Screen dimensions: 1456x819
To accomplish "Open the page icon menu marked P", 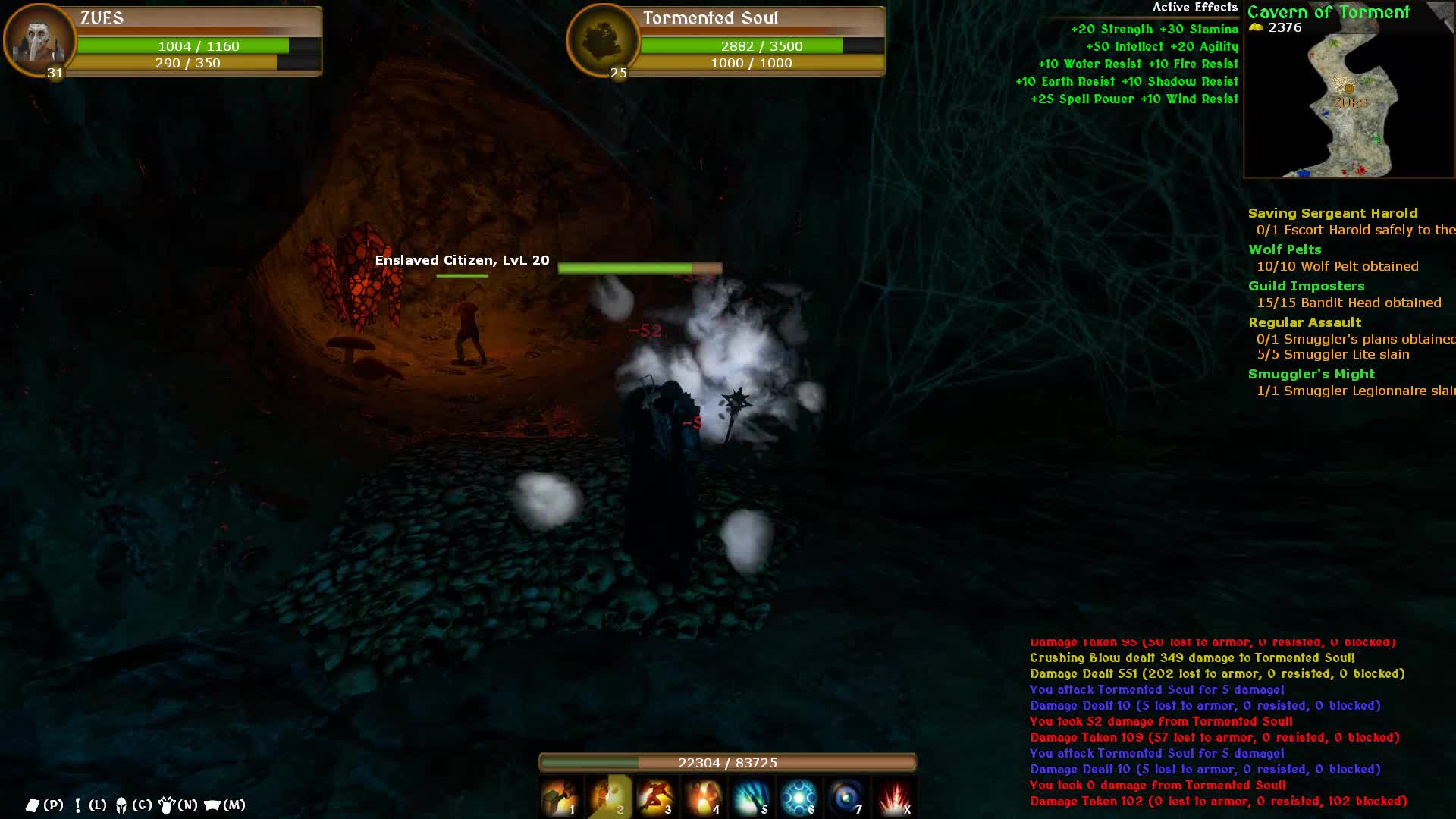I will 33,805.
